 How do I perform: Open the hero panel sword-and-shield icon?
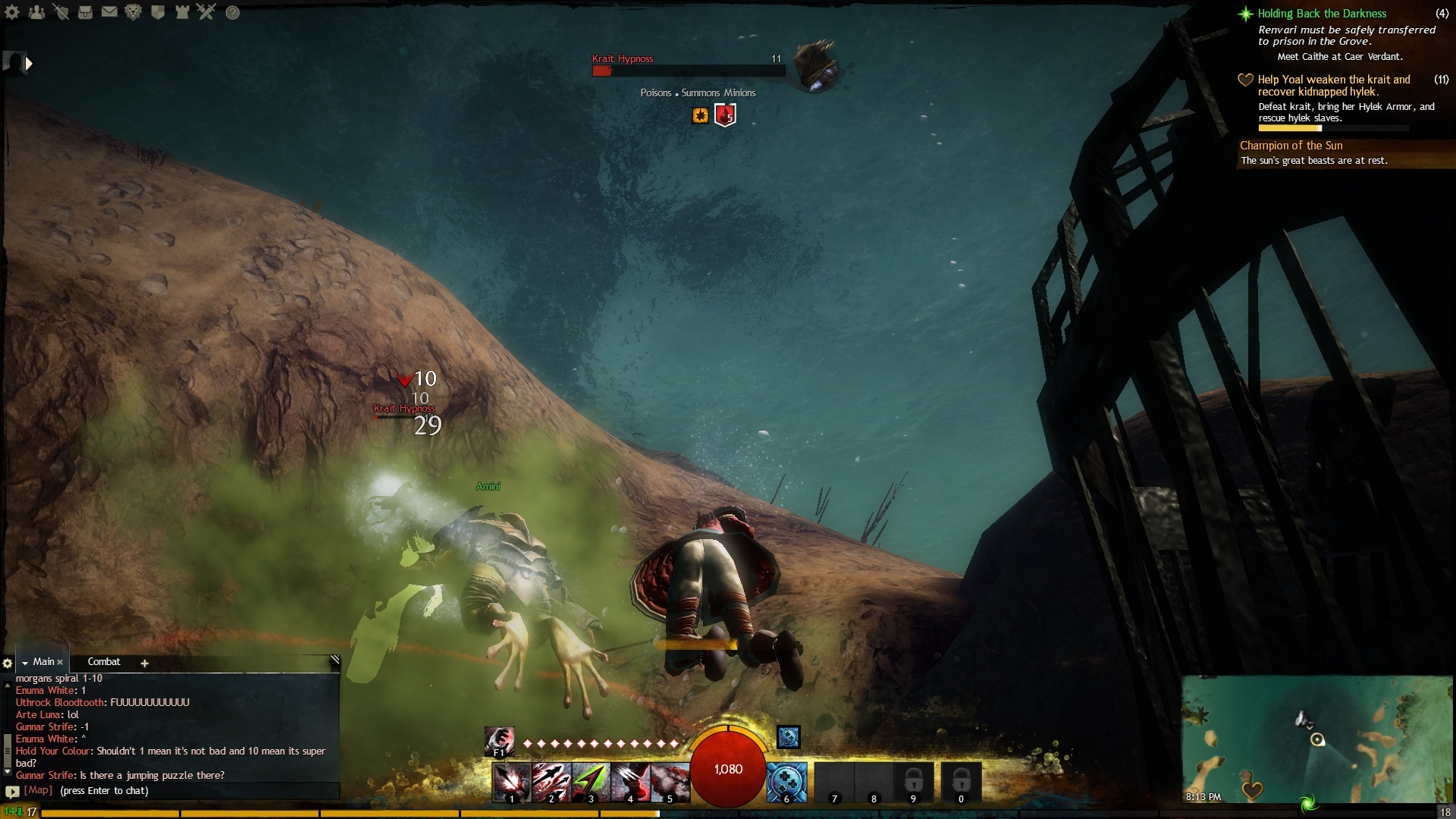click(61, 12)
